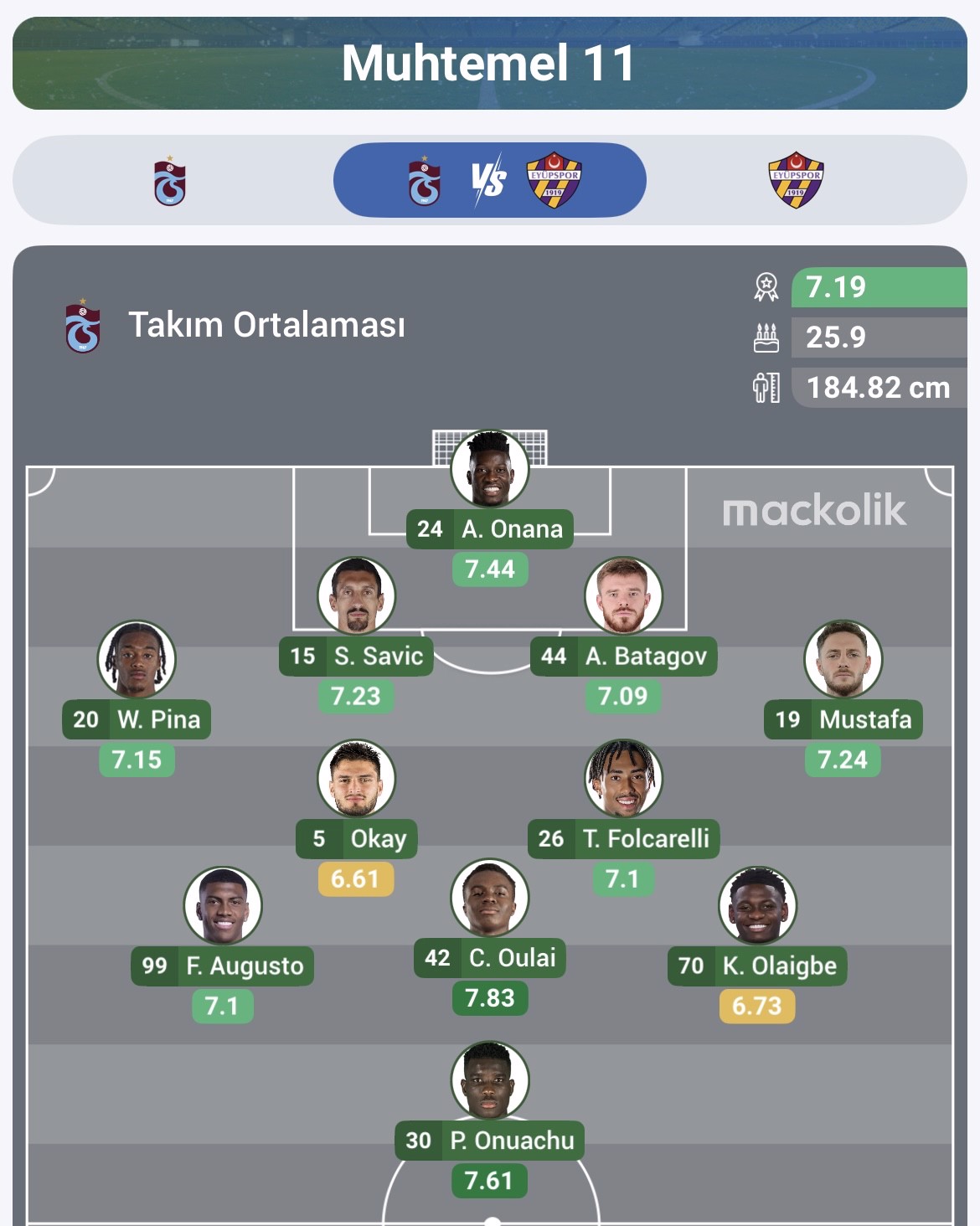
Task: Open T. Folcarelli's profile
Action: (x=623, y=780)
